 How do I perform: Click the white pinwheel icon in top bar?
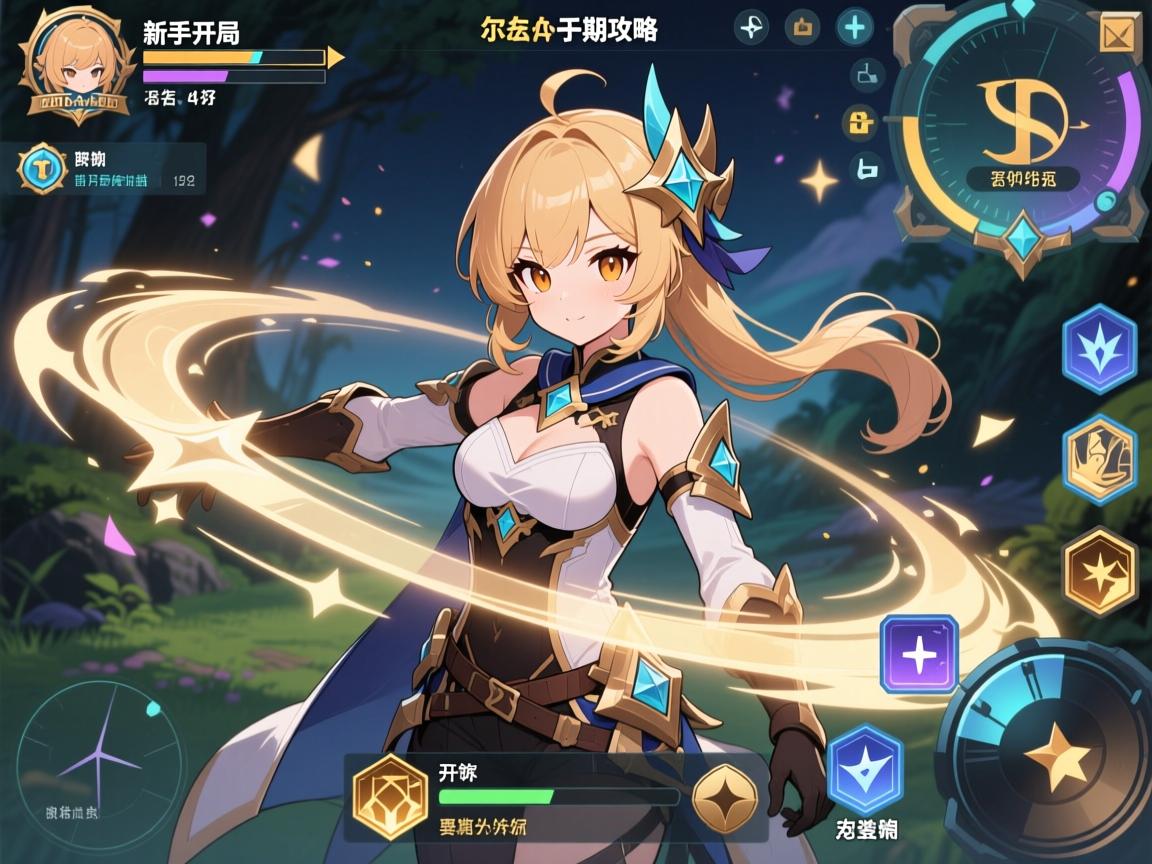[x=750, y=28]
